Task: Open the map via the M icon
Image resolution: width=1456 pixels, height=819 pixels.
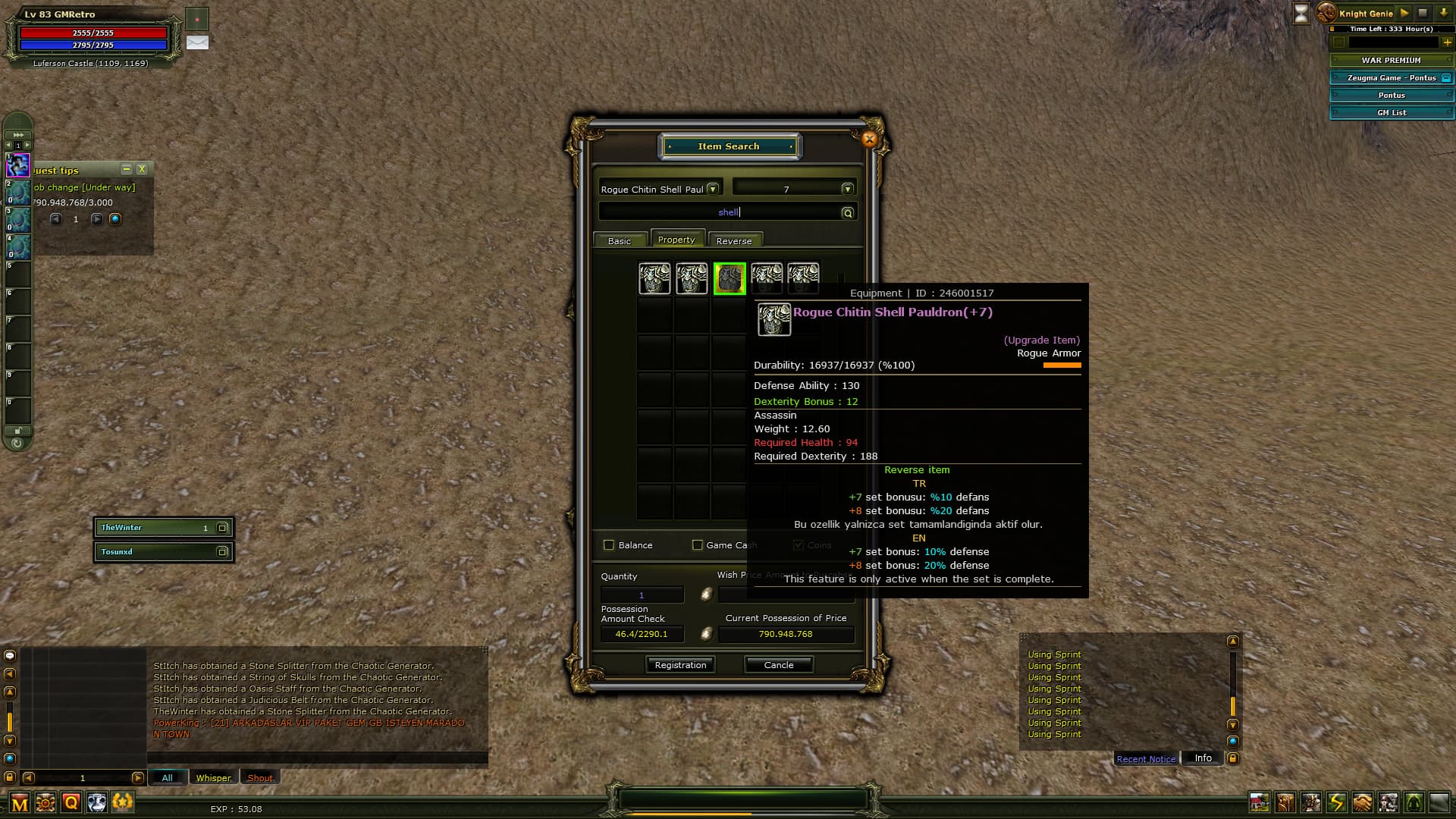Action: 19,802
